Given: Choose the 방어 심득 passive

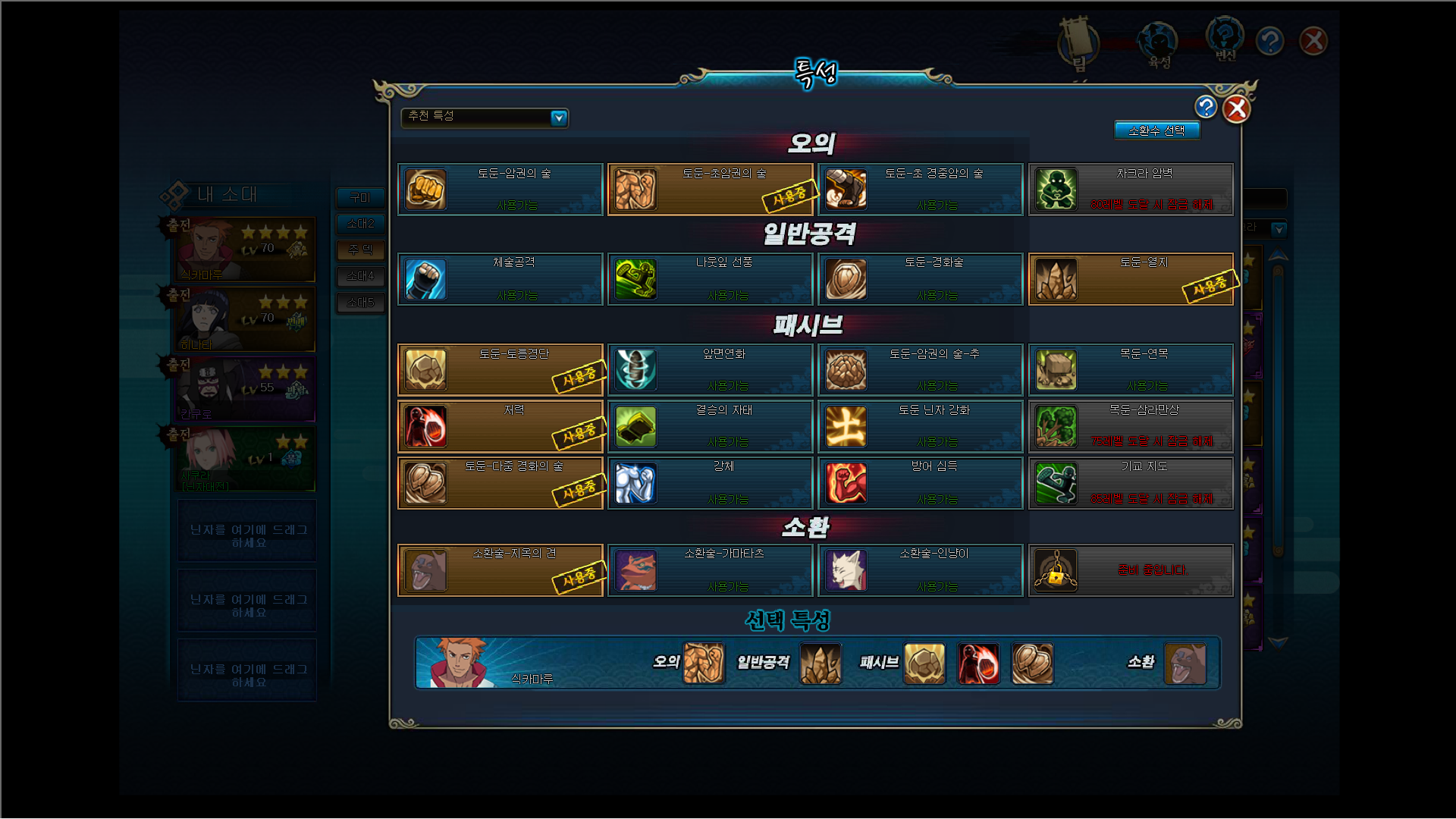Looking at the screenshot, I should click(920, 483).
